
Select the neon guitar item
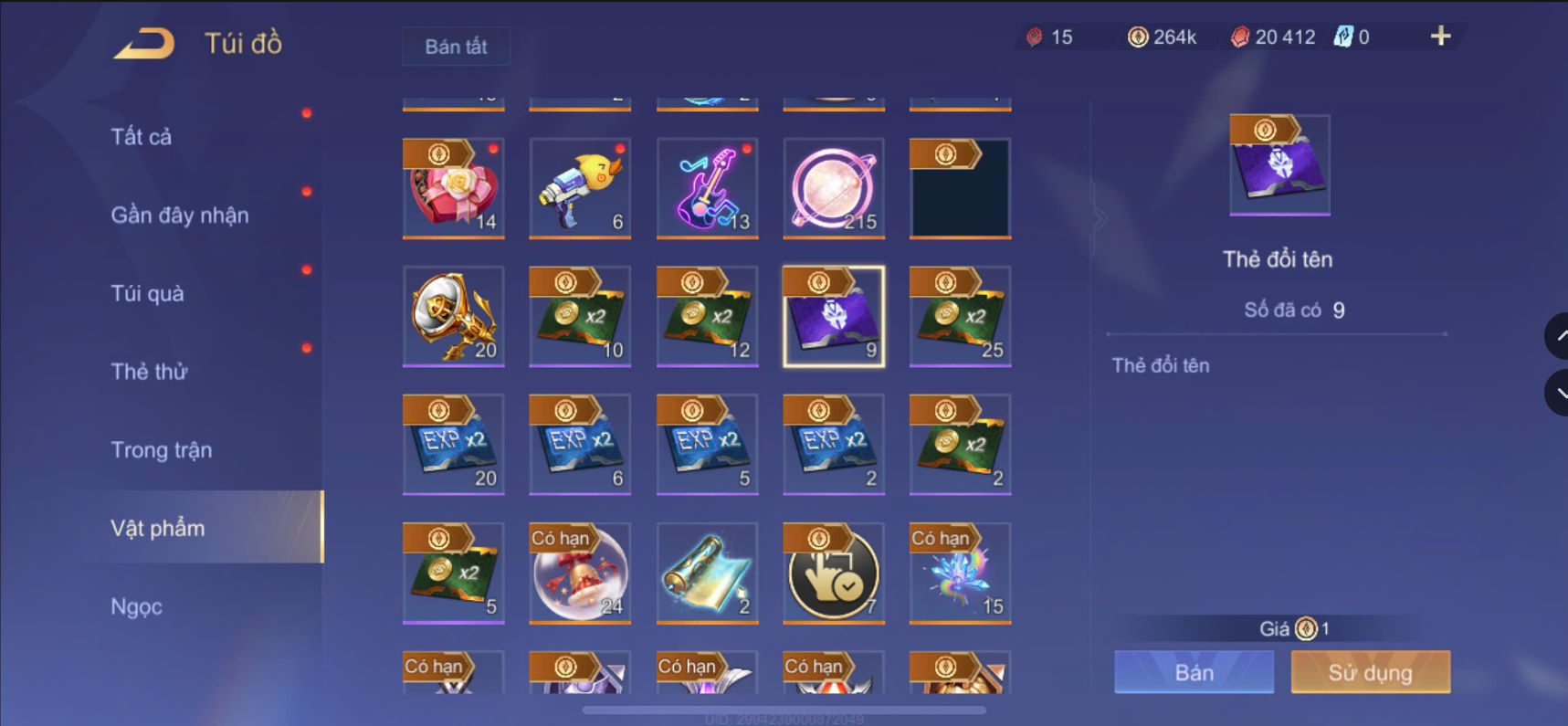[707, 189]
